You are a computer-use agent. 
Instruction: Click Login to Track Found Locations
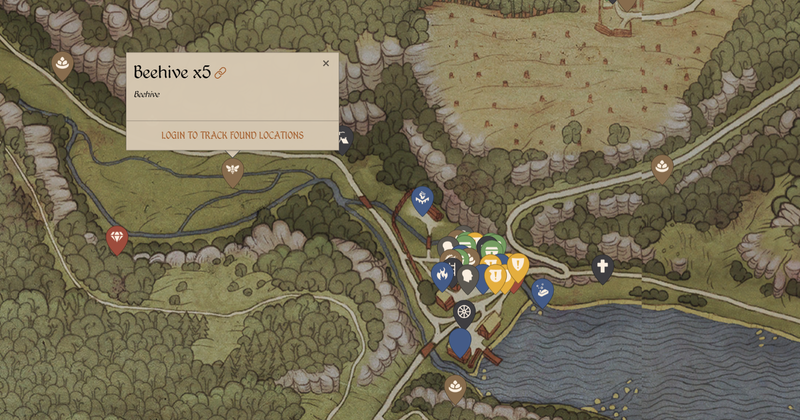point(232,135)
